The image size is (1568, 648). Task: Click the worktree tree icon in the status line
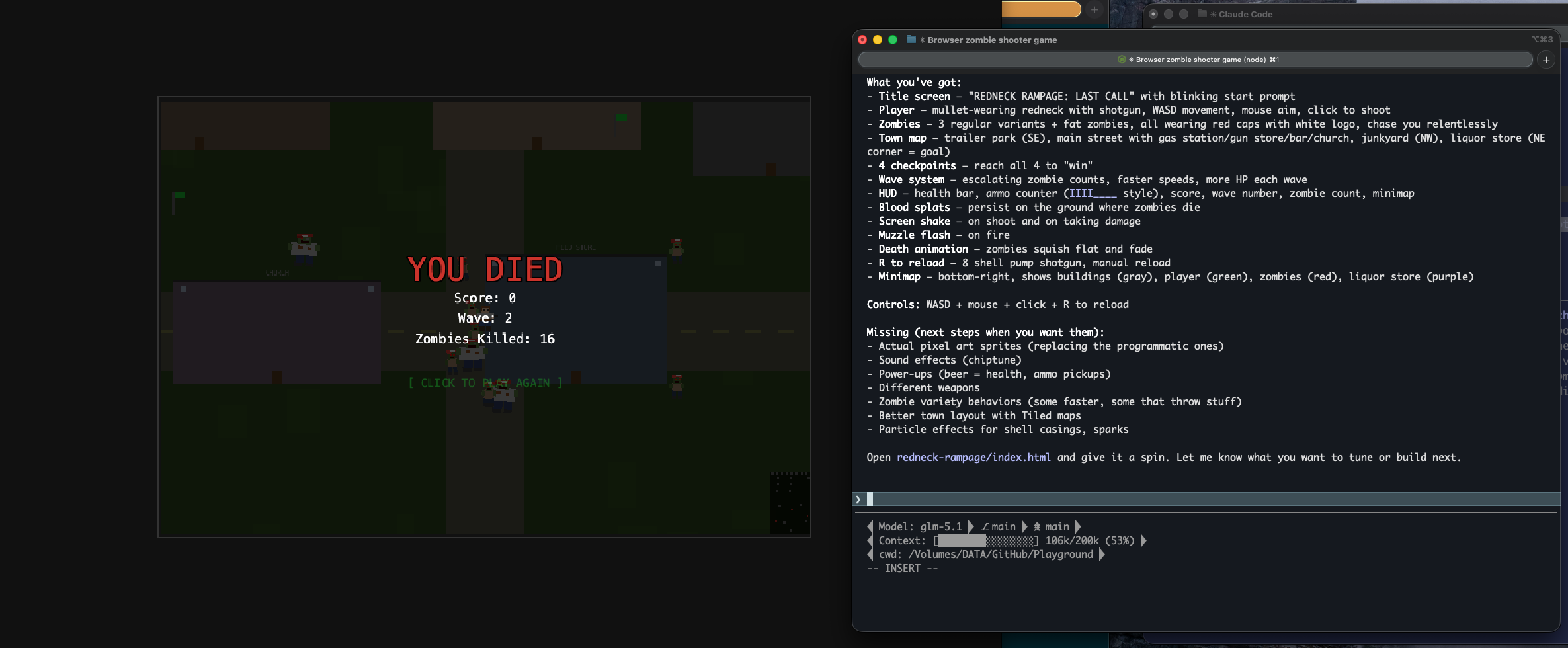point(1036,526)
